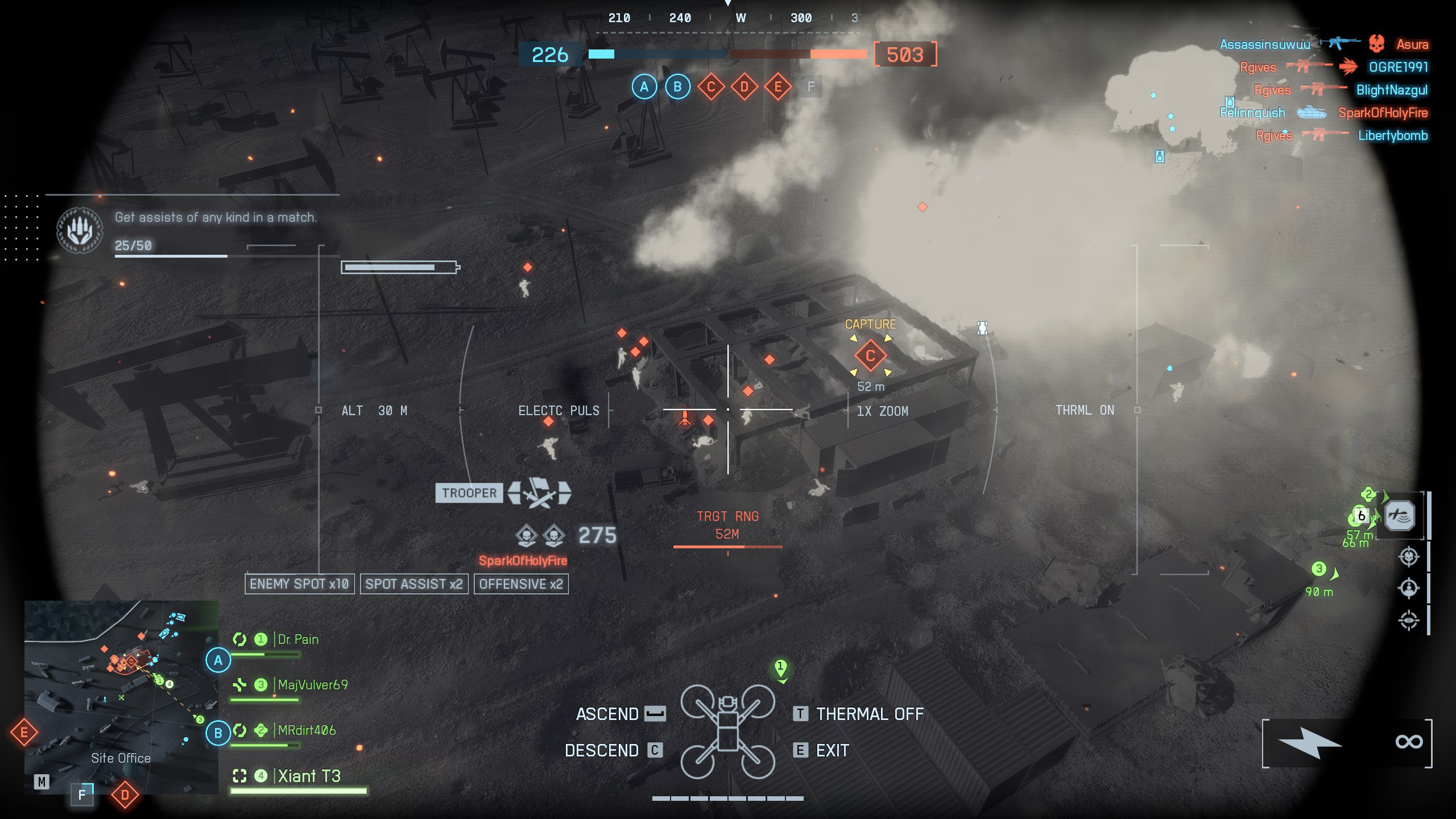Select your own squad entry Xiant T3

[309, 776]
